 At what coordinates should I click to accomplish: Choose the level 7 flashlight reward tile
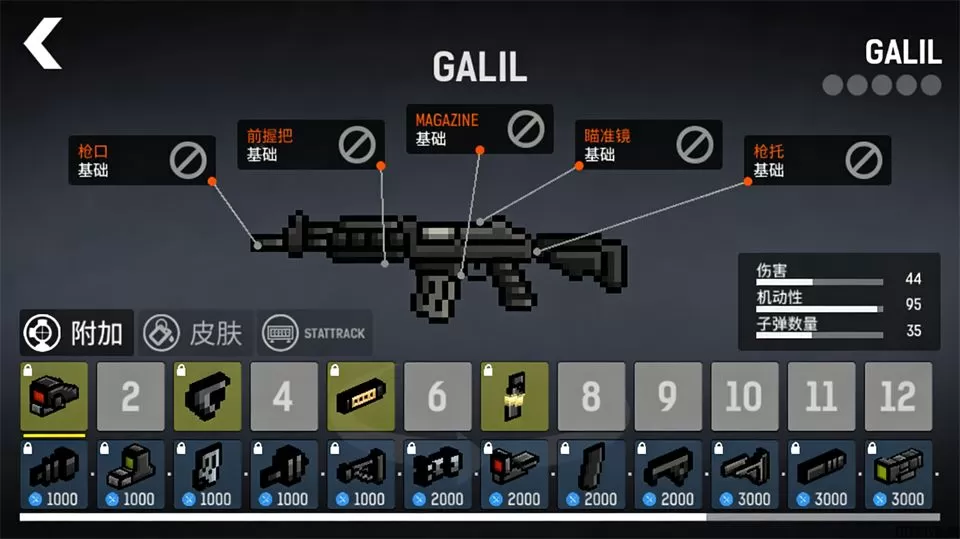click(x=514, y=397)
